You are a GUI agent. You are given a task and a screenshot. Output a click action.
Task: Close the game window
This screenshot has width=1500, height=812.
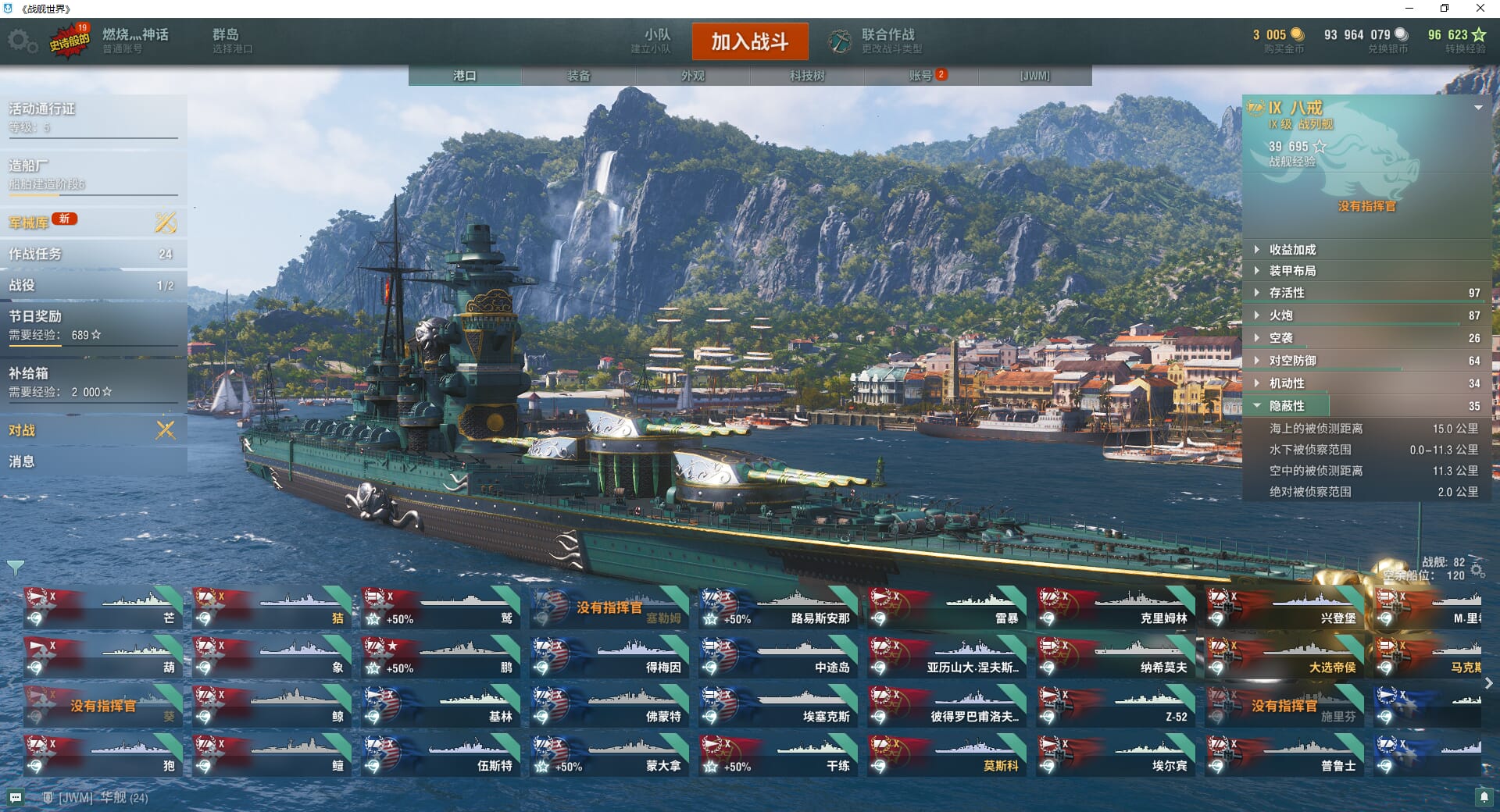point(1480,9)
